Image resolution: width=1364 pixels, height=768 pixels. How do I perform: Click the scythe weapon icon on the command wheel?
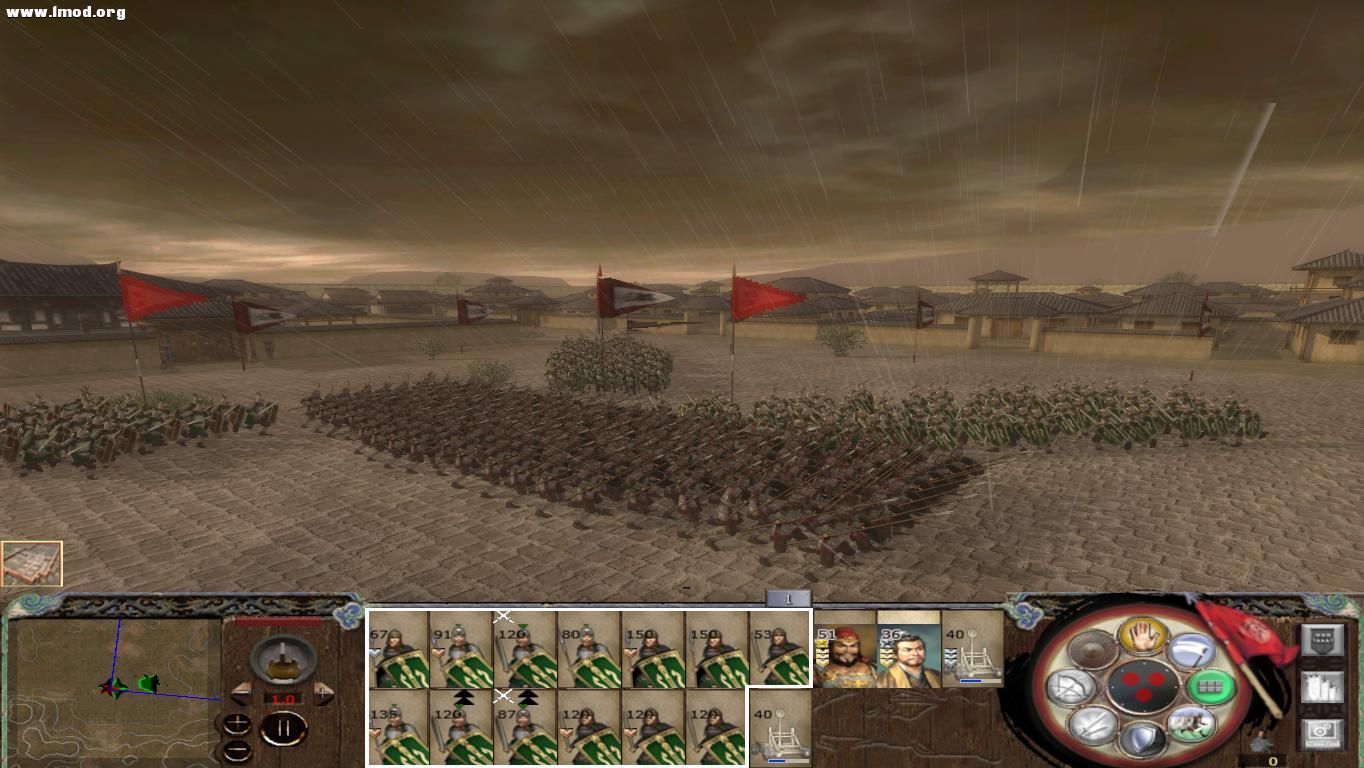click(1193, 651)
